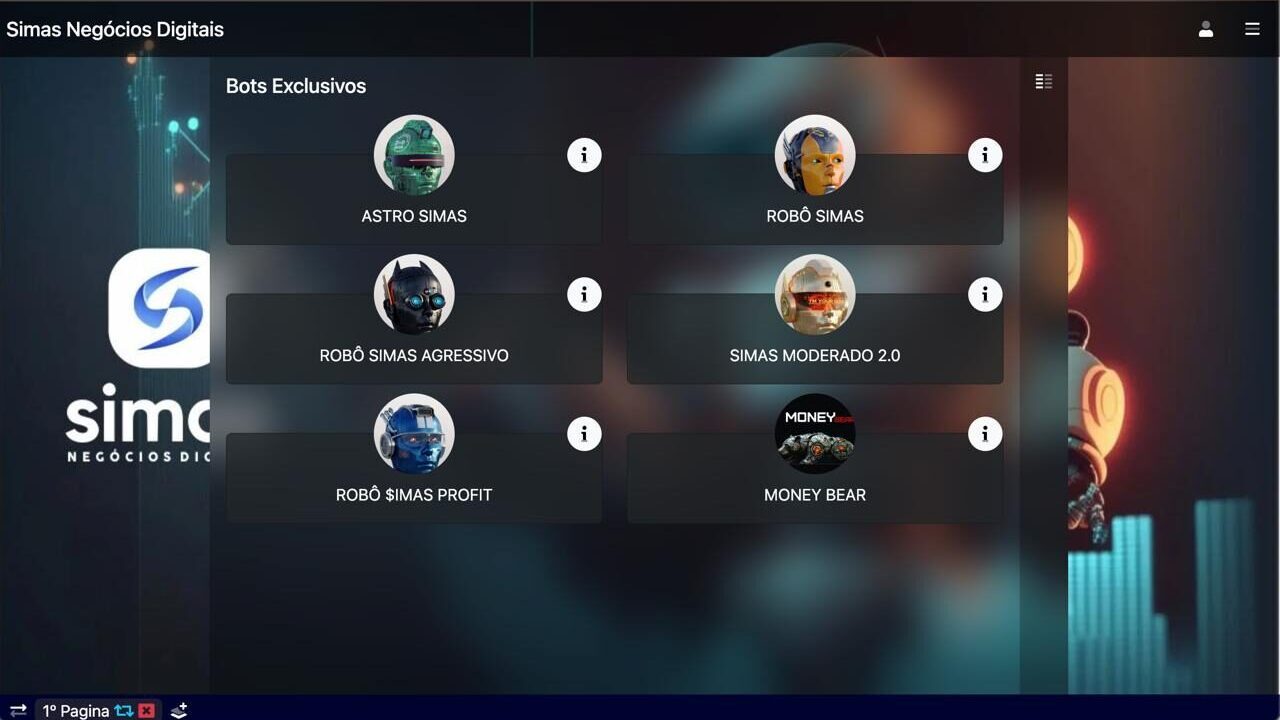Open the hamburger menu
Image resolution: width=1280 pixels, height=720 pixels.
coord(1252,29)
